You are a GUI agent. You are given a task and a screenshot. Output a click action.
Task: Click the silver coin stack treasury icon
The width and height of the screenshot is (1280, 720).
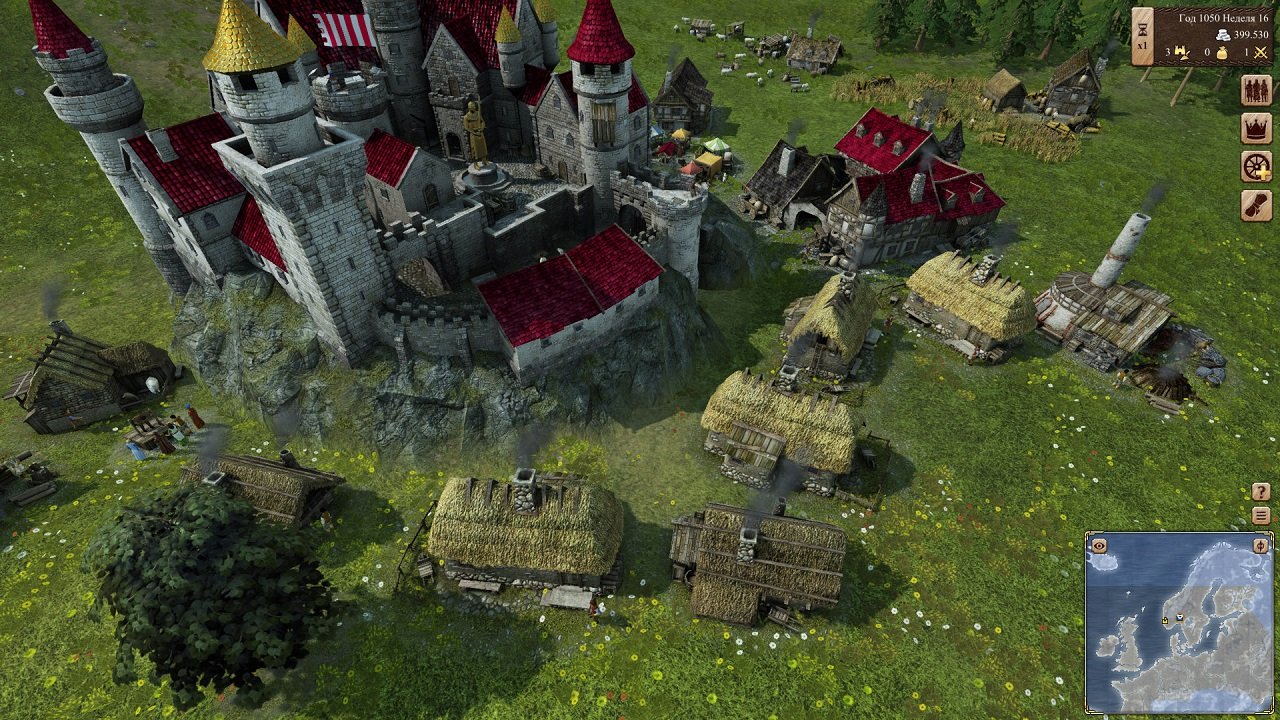tap(1222, 34)
